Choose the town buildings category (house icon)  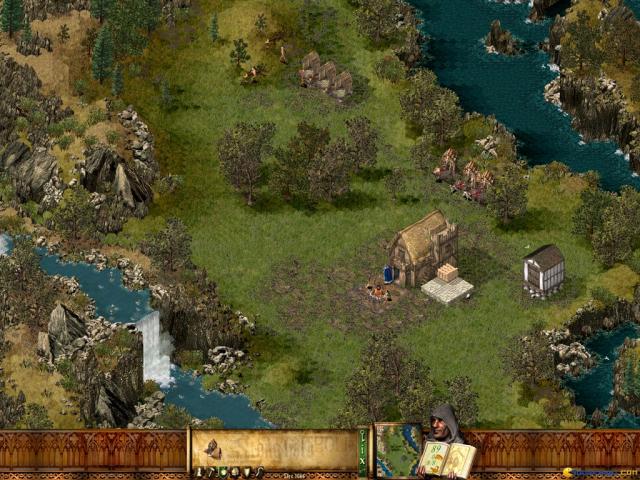(x=232, y=472)
